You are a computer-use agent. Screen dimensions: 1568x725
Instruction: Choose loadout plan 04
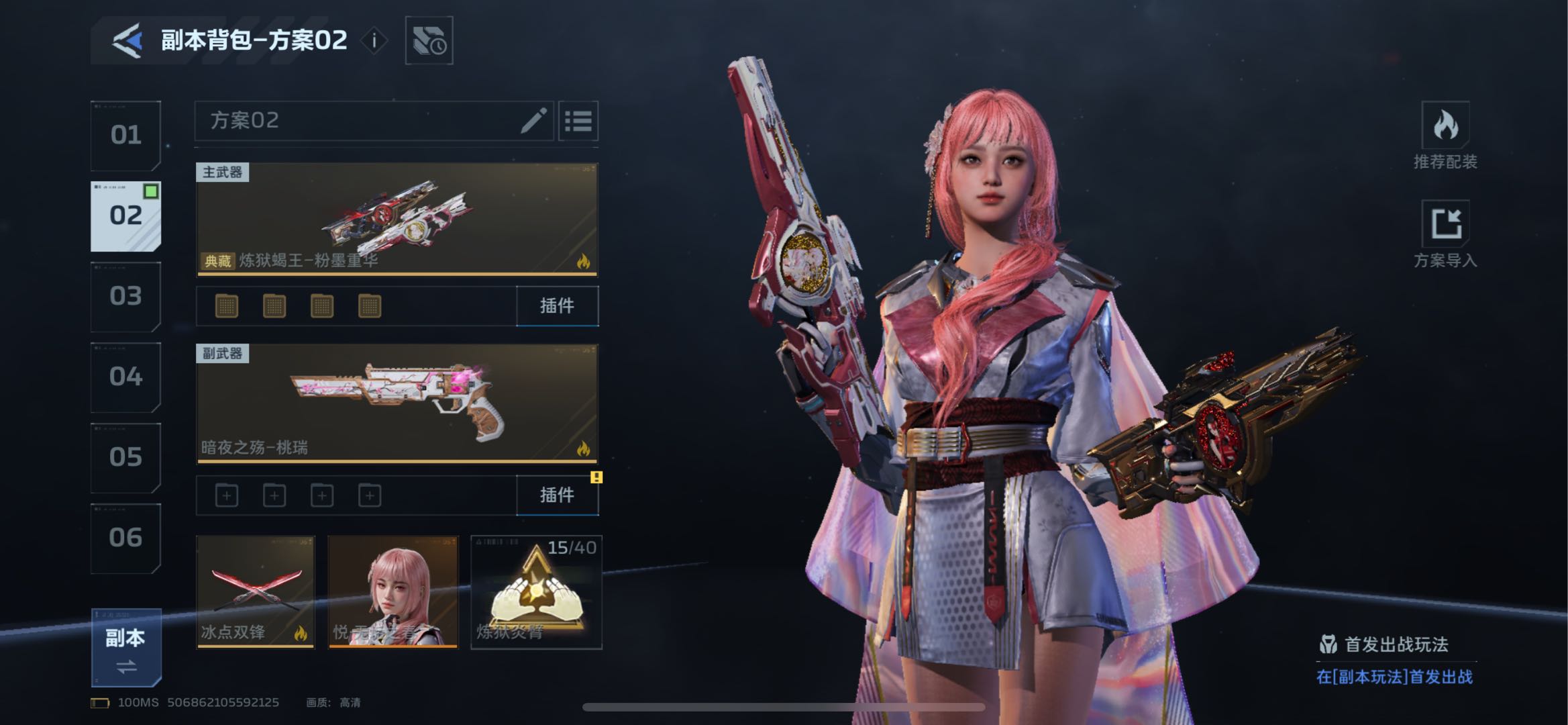(126, 377)
